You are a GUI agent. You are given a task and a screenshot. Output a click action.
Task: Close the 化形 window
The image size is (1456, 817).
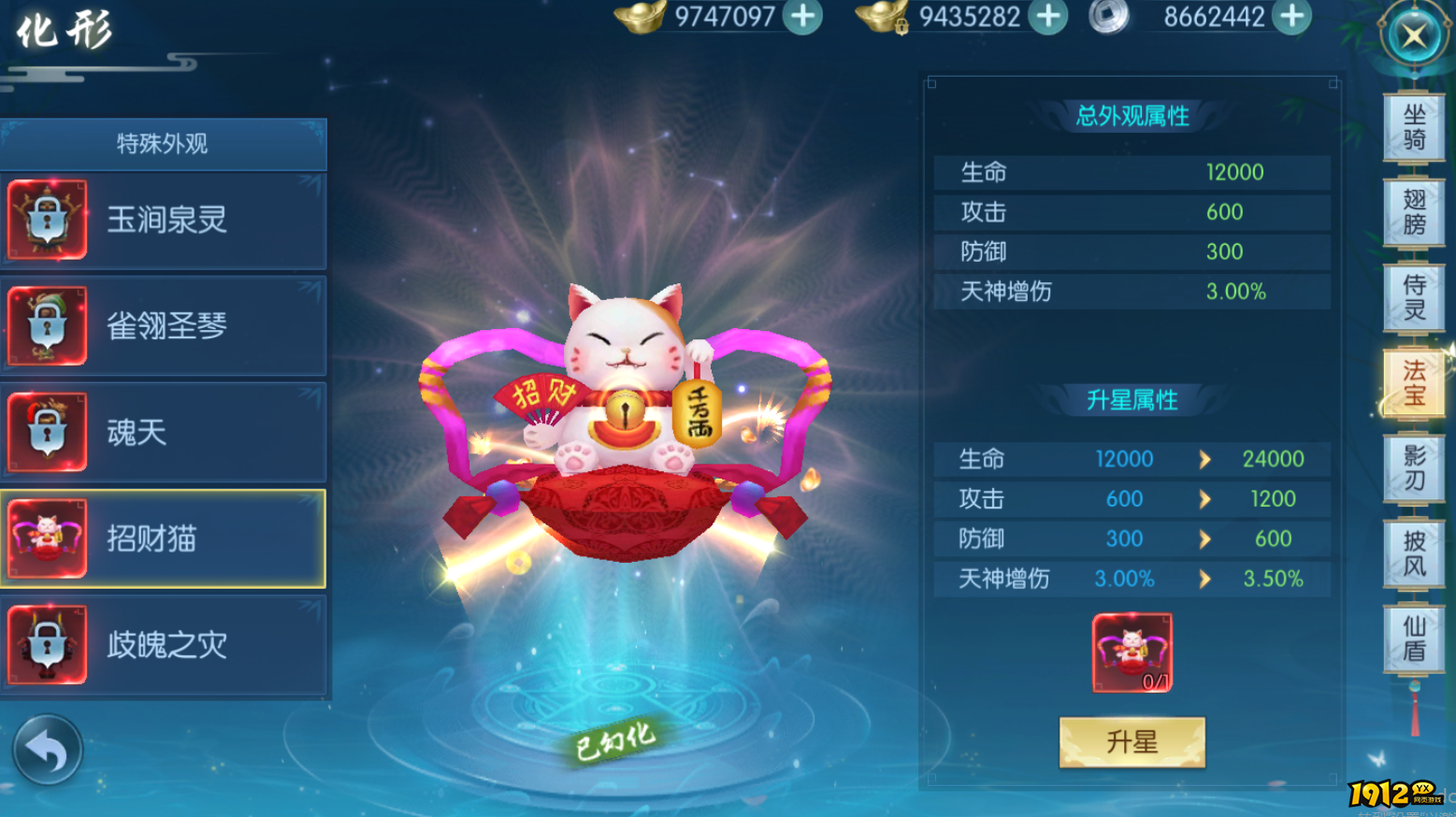(1415, 36)
